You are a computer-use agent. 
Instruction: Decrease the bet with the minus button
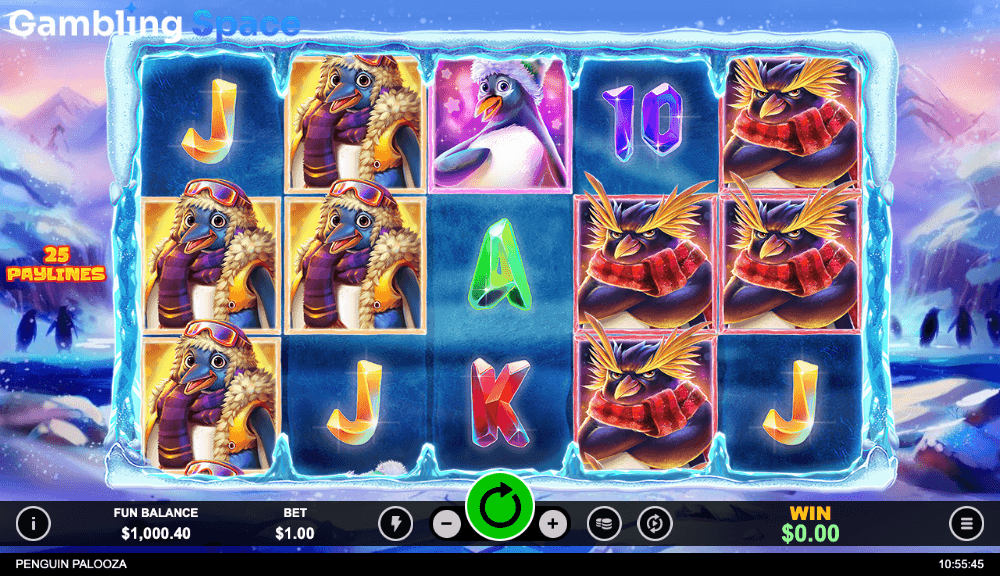coord(448,523)
